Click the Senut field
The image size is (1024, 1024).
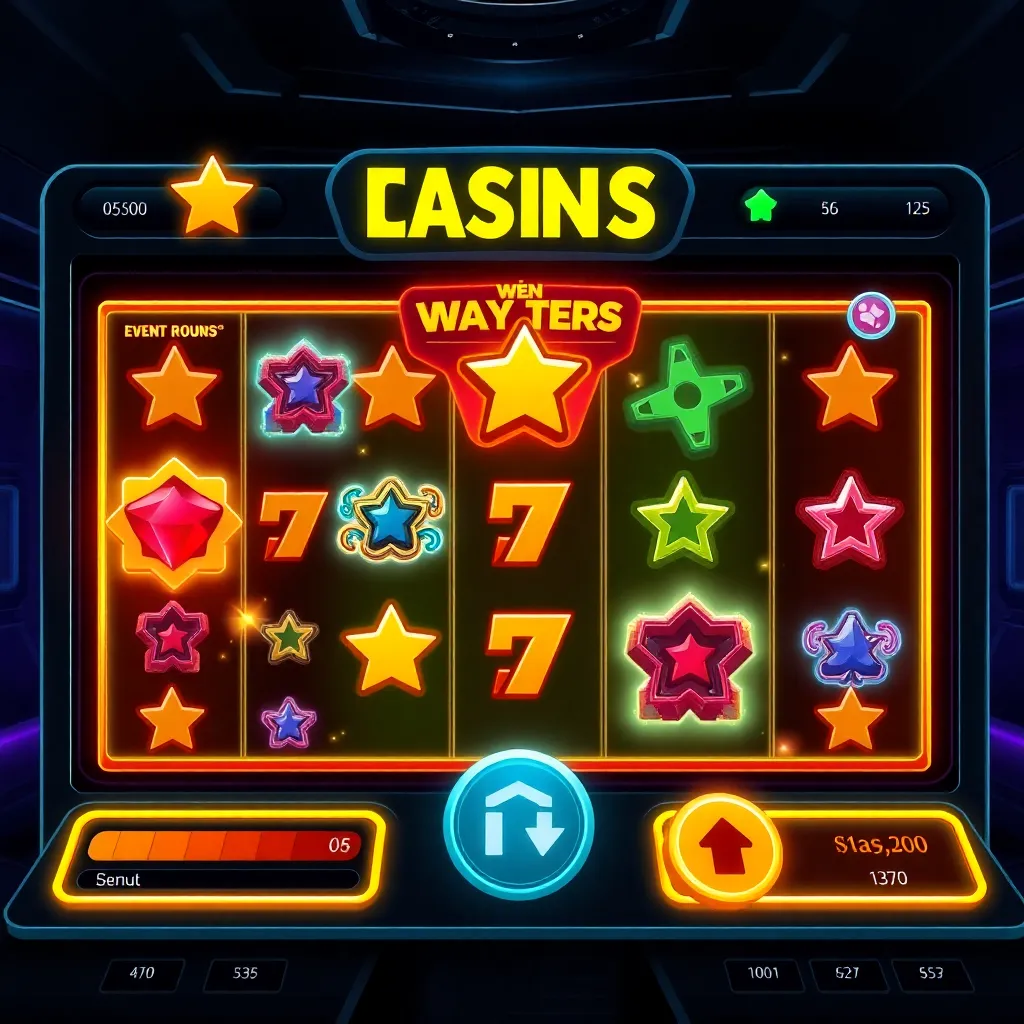coord(218,880)
